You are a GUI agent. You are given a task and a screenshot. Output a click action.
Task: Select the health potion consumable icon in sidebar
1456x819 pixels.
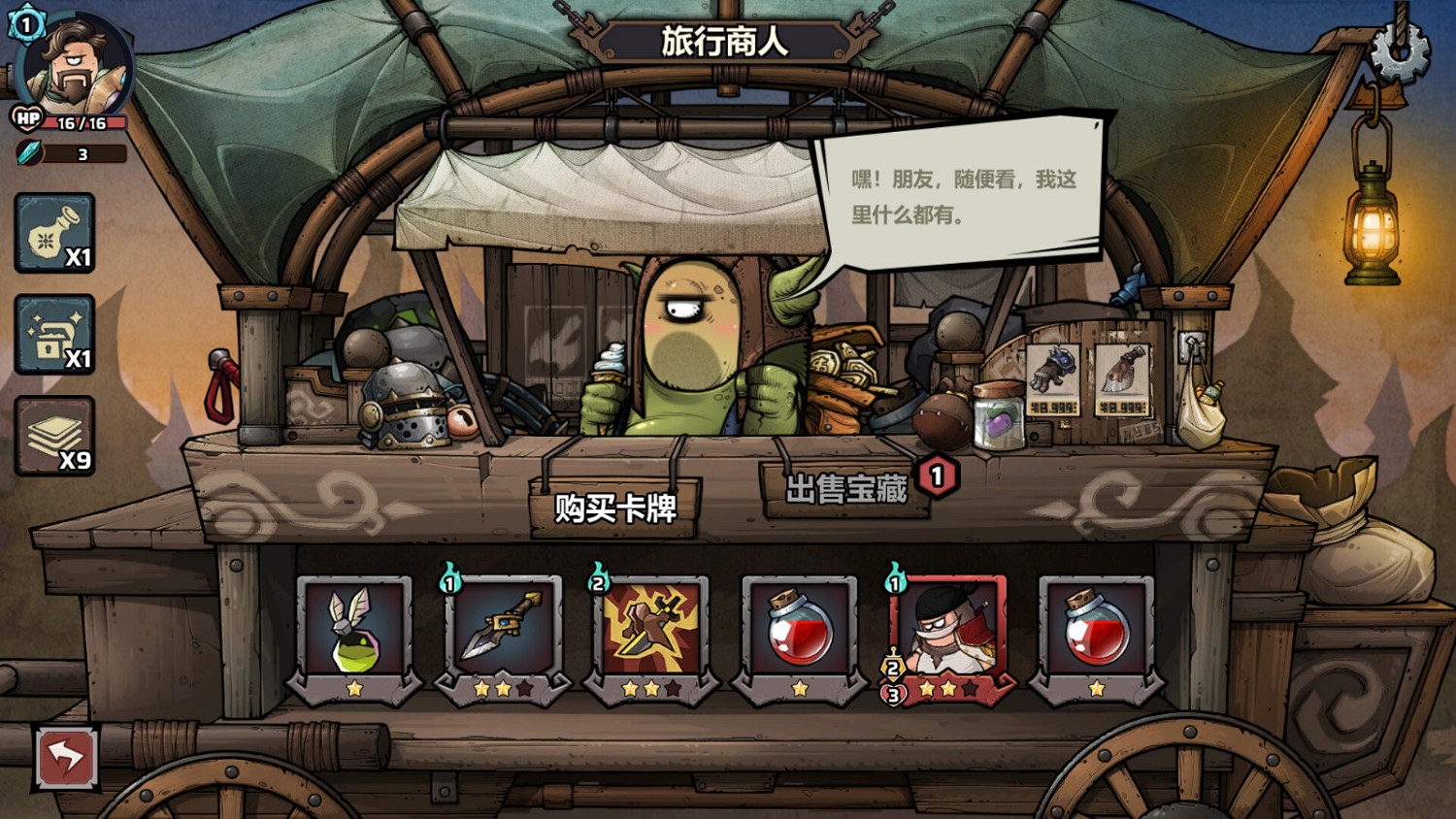pyautogui.click(x=53, y=233)
